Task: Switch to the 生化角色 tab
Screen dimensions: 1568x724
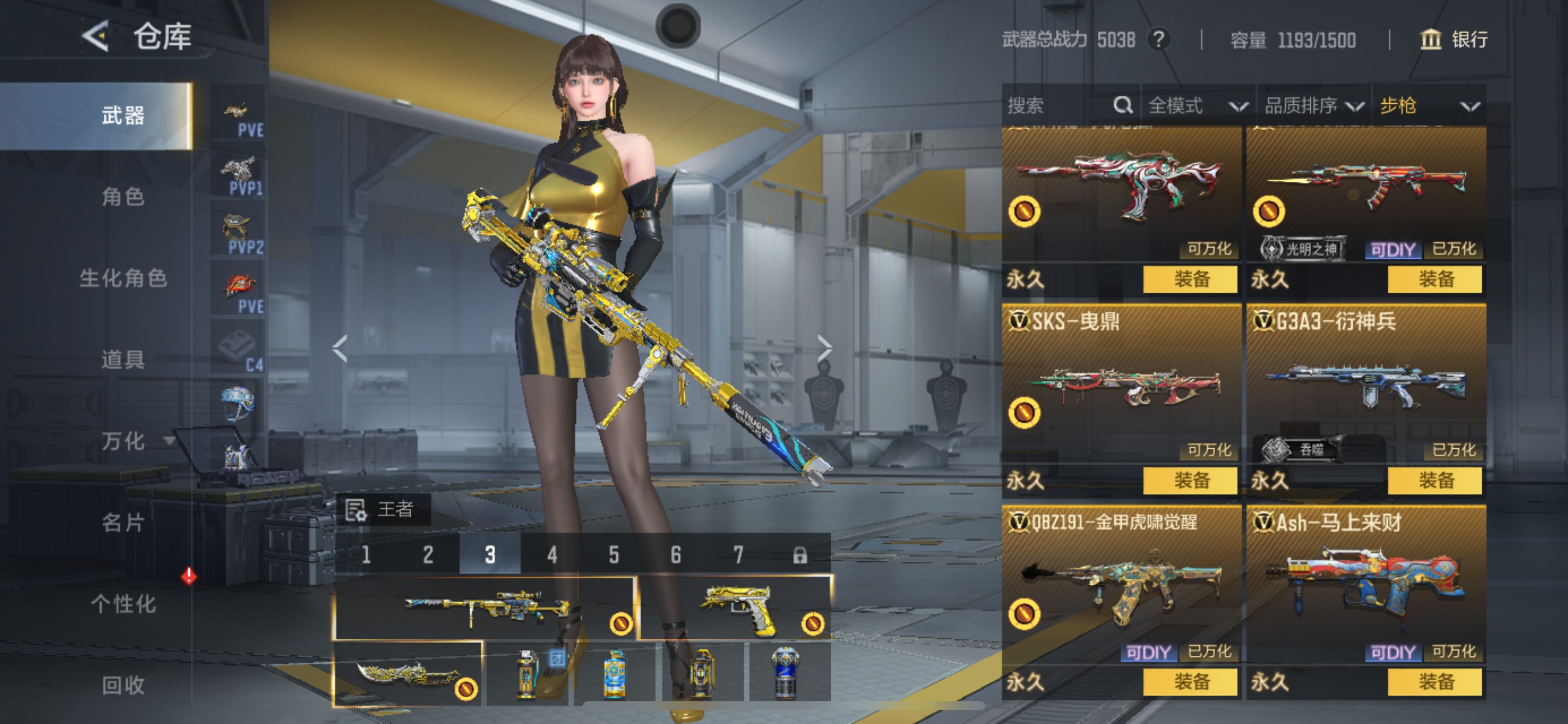Action: (123, 278)
